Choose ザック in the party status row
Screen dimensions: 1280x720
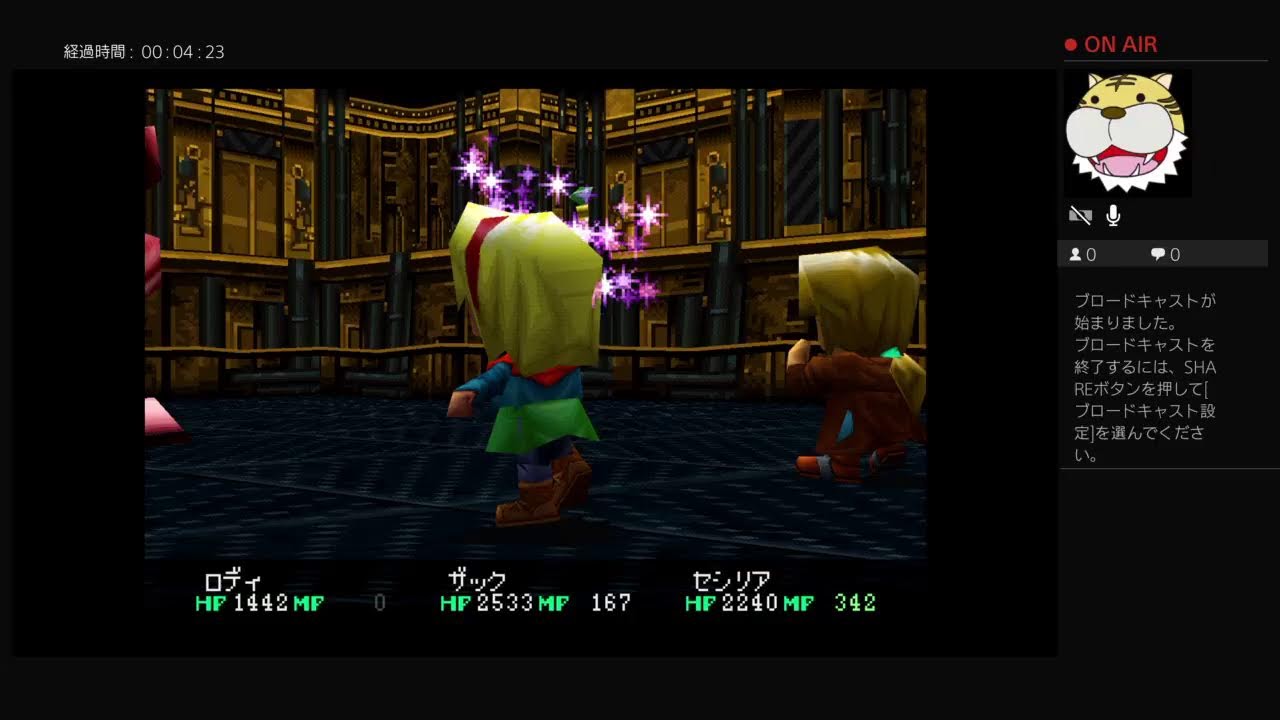(x=476, y=582)
